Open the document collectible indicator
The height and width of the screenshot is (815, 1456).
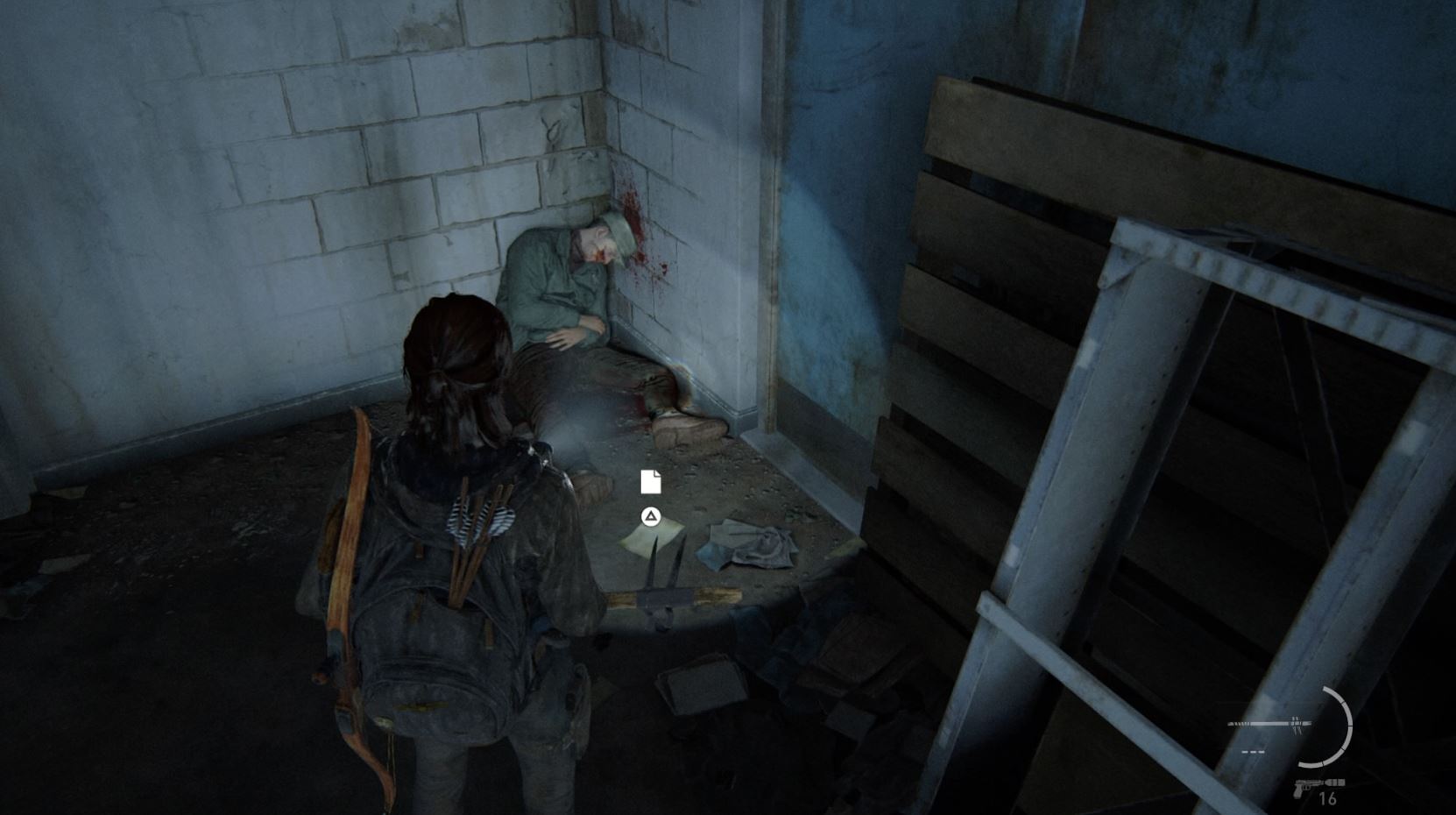(x=650, y=481)
